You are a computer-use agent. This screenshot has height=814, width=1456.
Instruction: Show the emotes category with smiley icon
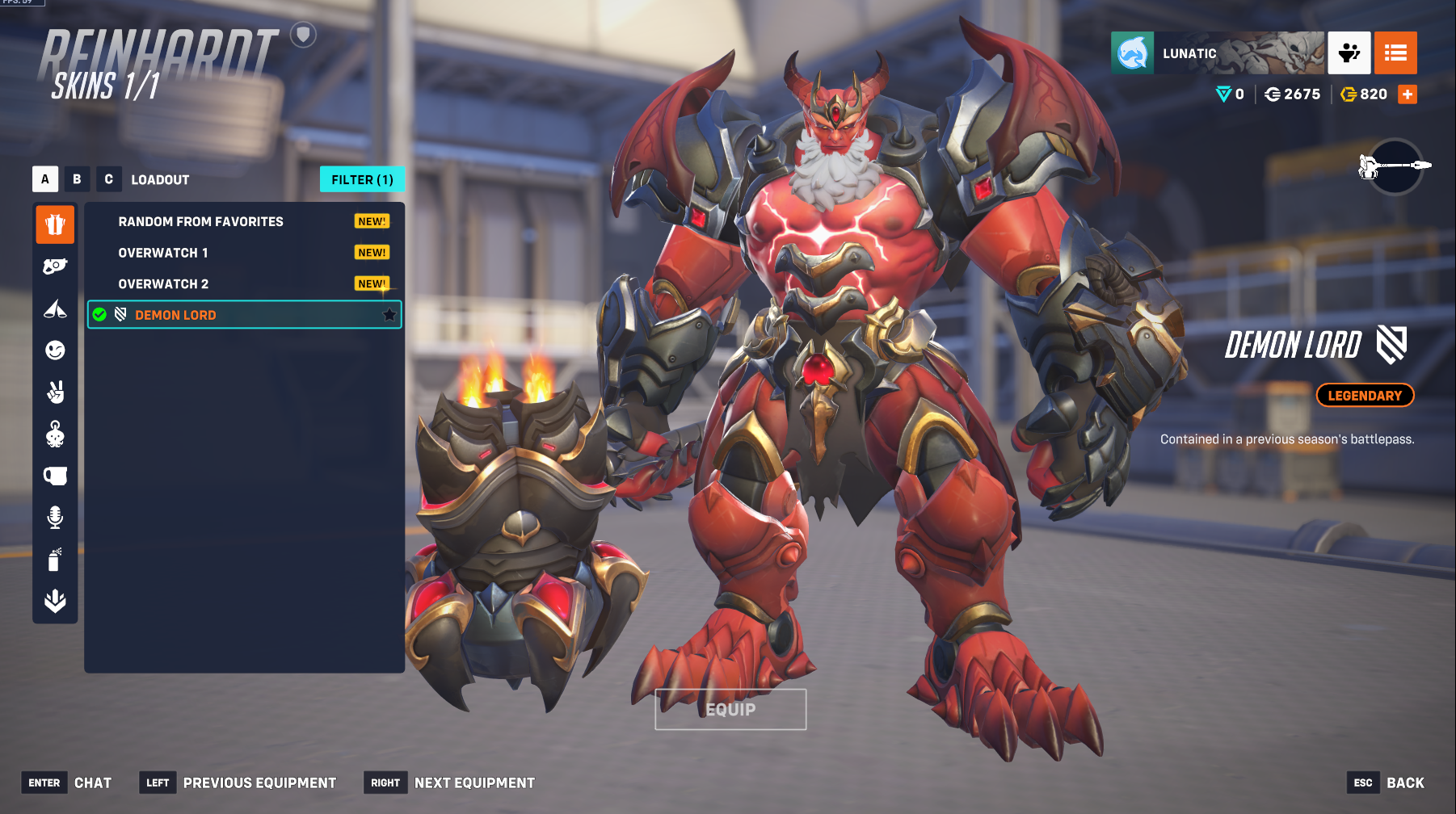point(55,350)
